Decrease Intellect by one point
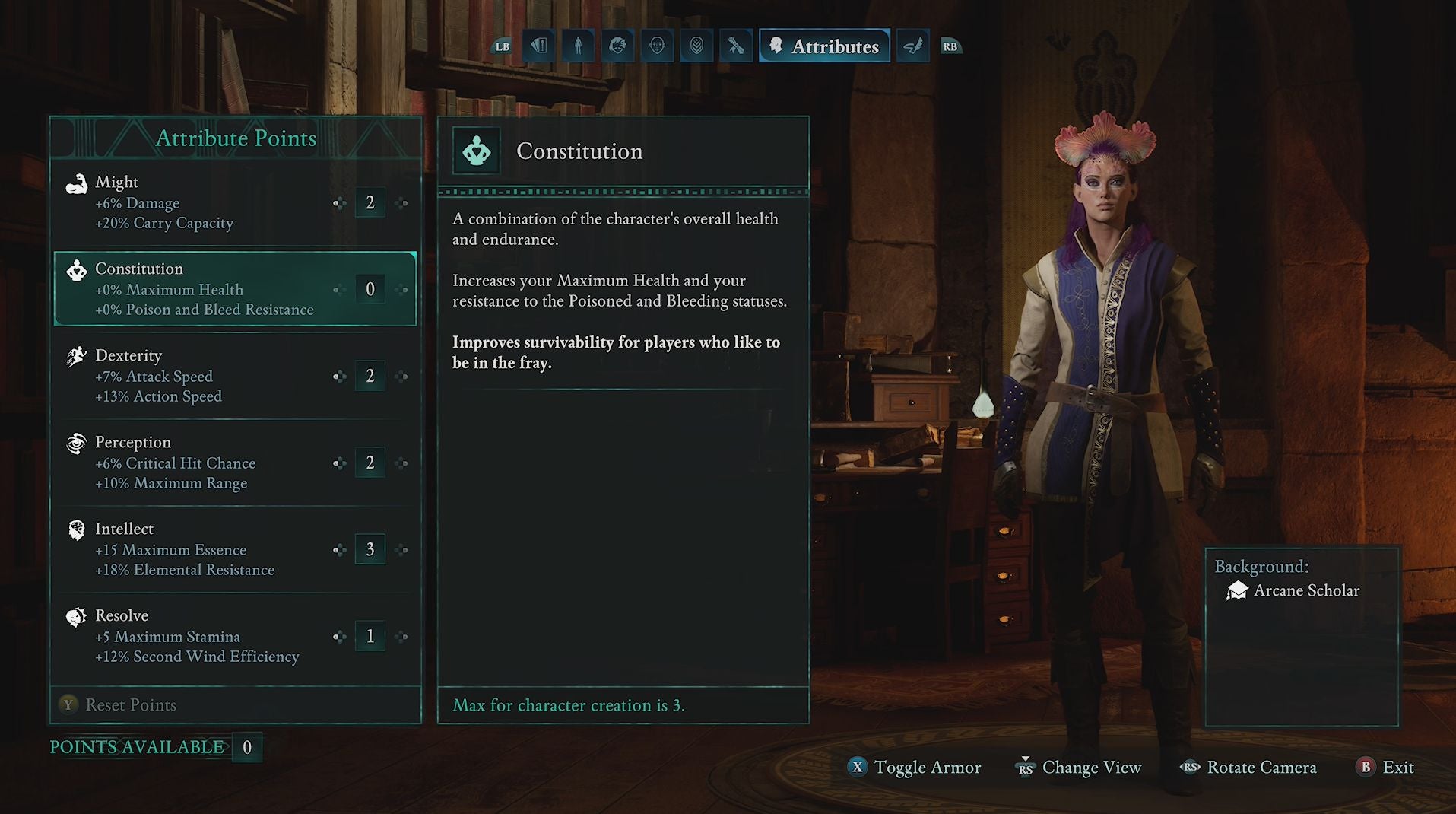This screenshot has height=814, width=1456. pos(339,550)
